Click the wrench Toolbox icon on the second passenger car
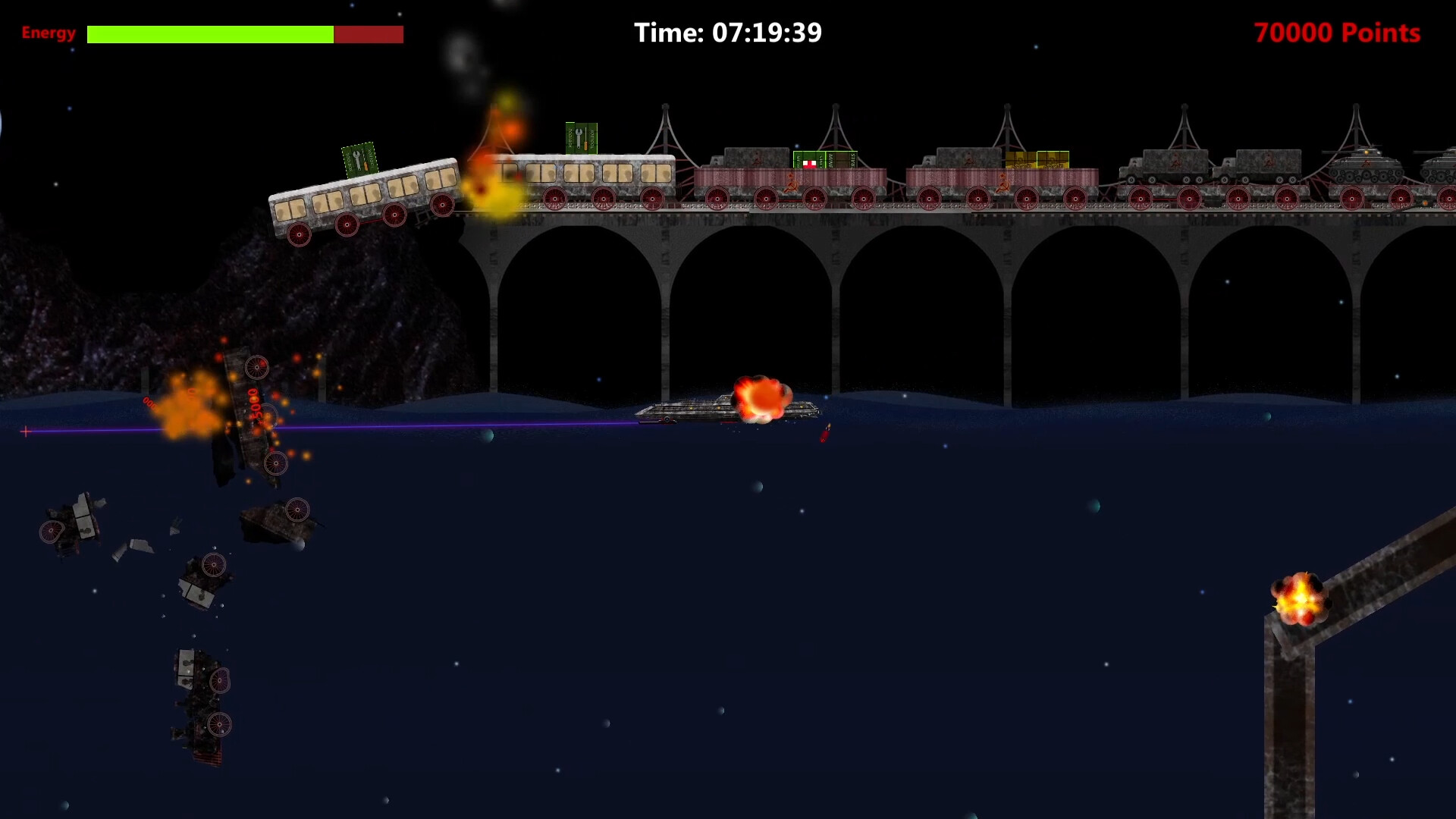 pyautogui.click(x=579, y=140)
